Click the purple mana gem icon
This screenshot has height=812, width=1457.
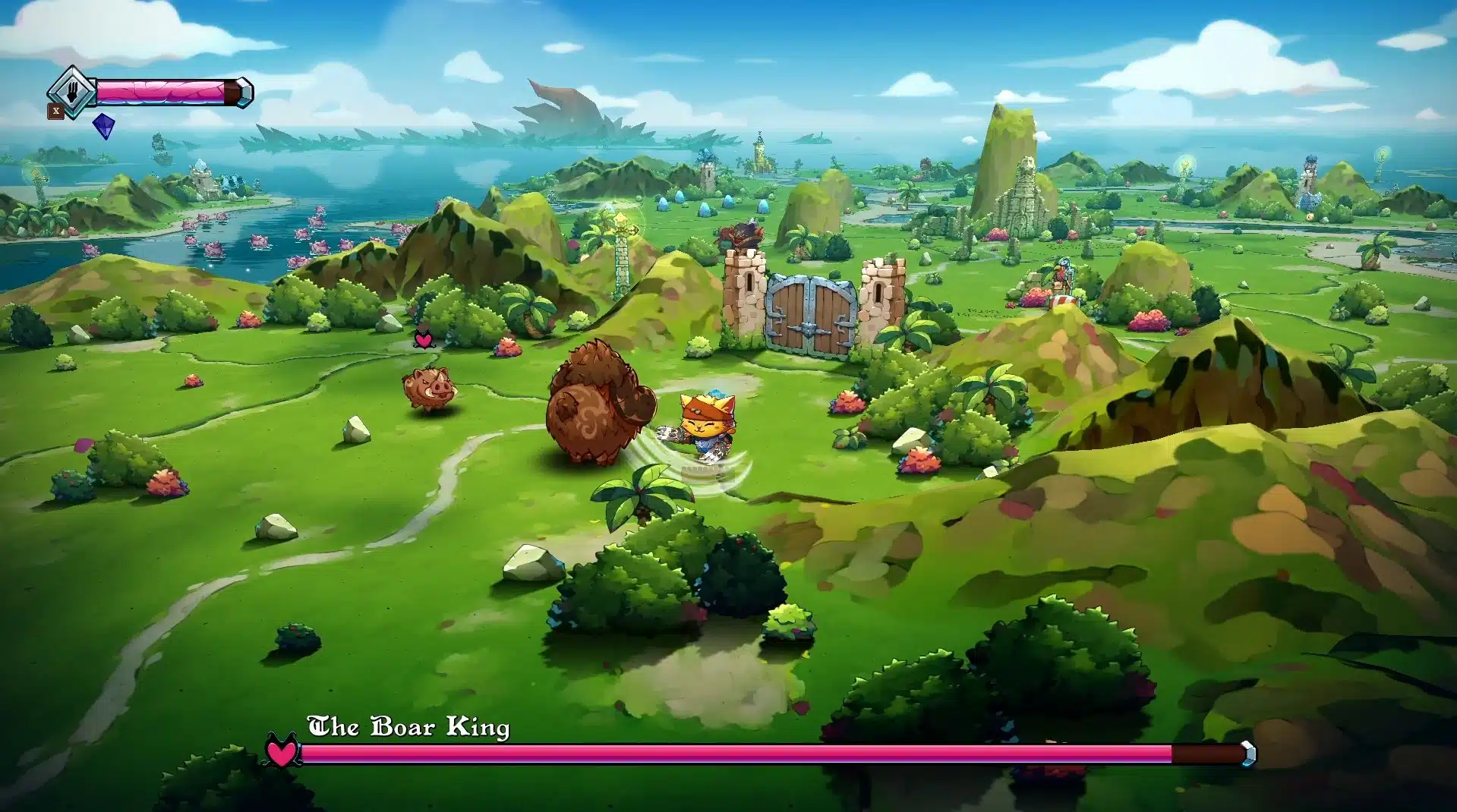click(x=103, y=126)
